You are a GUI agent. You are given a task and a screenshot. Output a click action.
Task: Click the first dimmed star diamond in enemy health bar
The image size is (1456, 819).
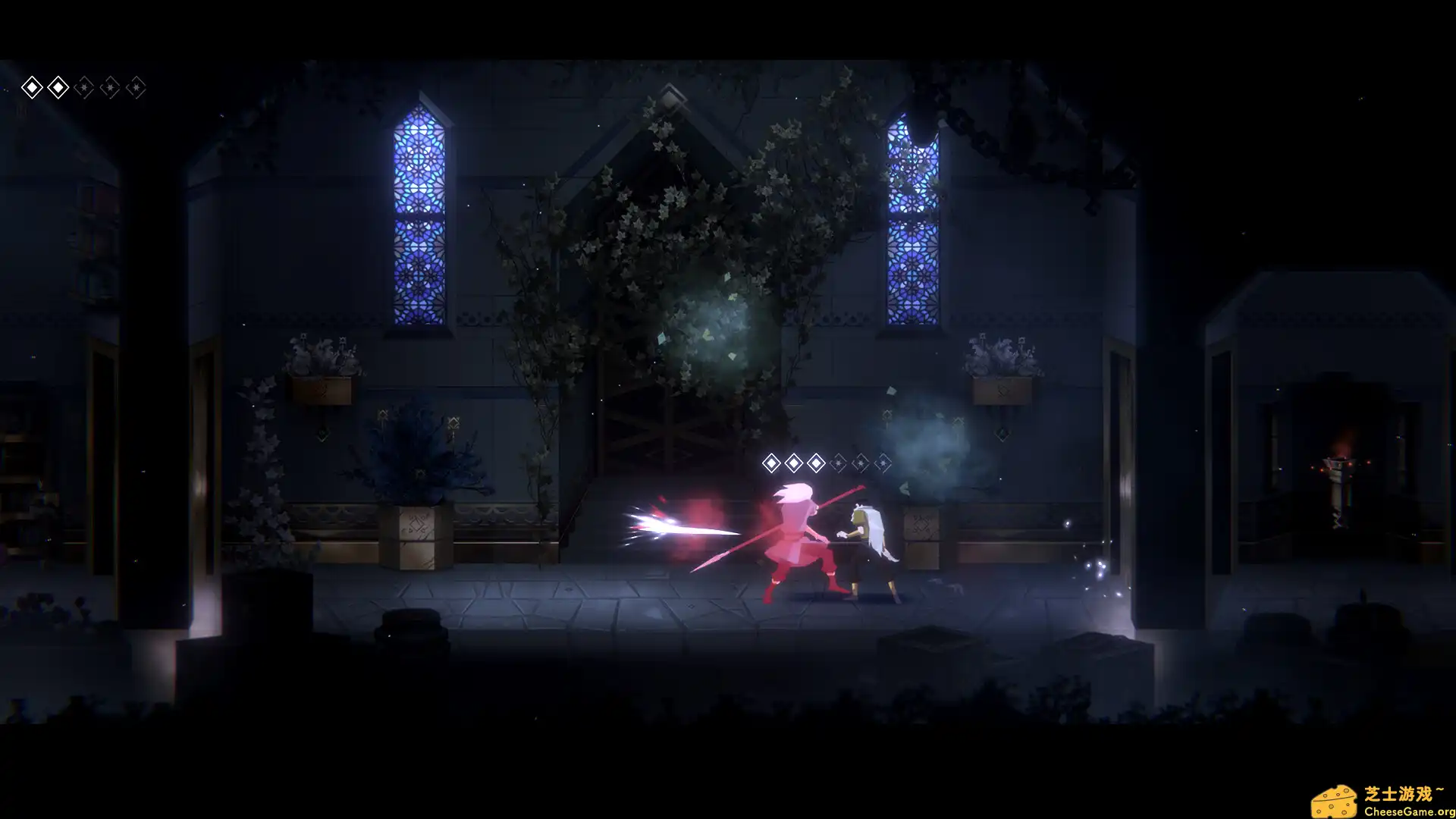coord(839,463)
